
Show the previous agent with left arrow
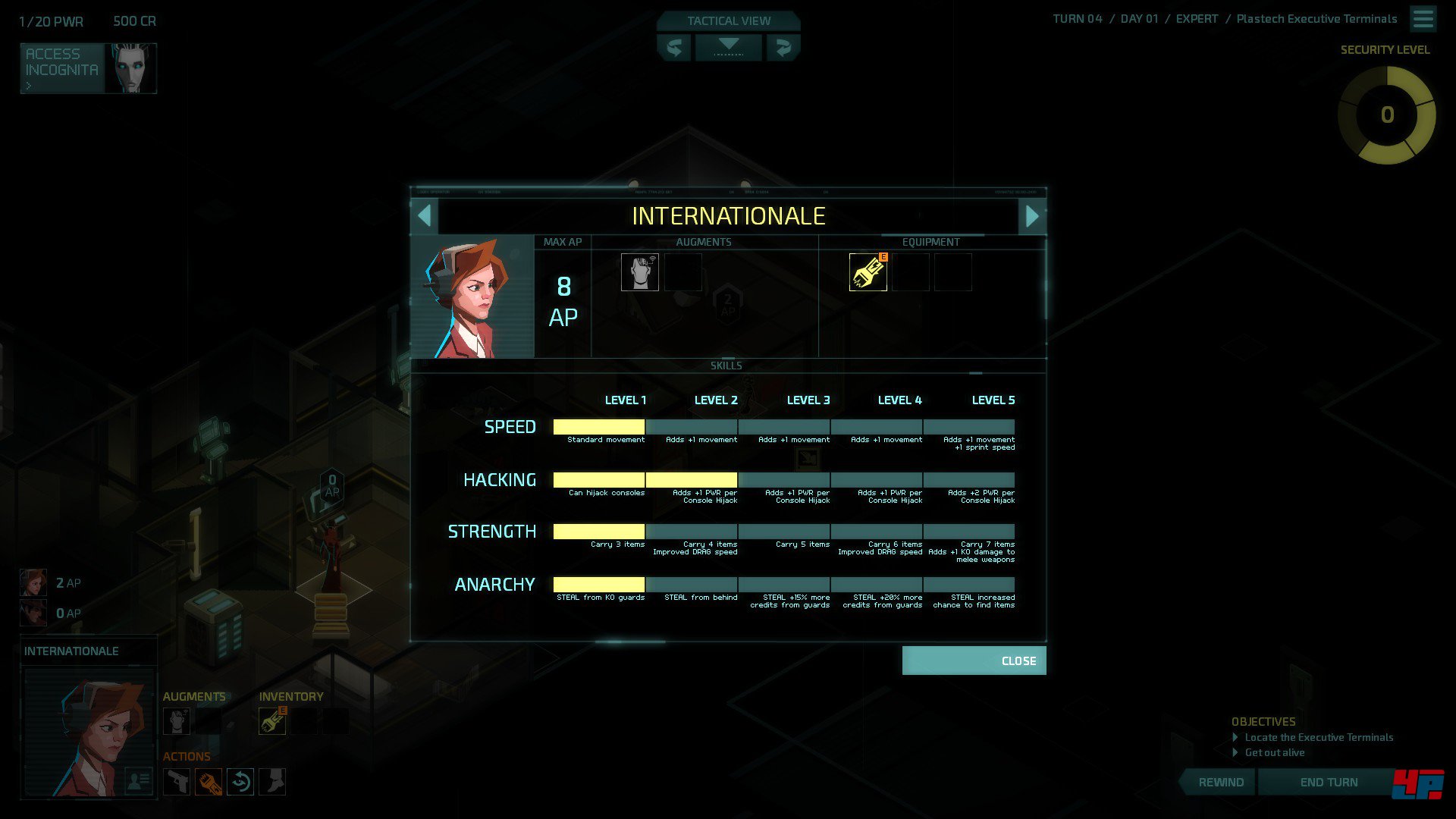425,216
